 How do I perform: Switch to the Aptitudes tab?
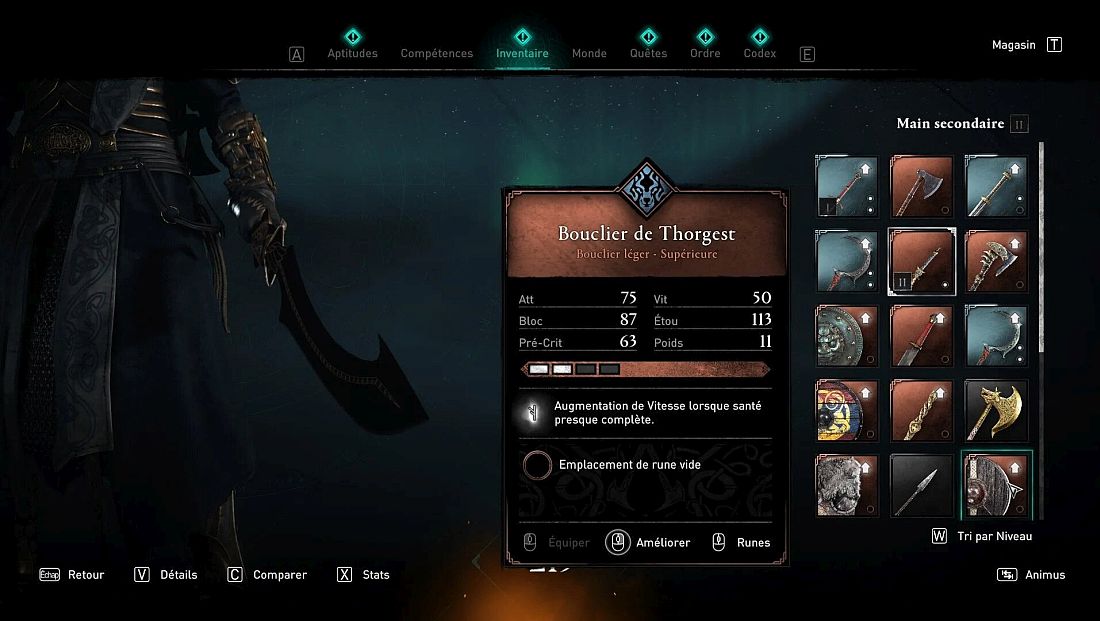click(x=352, y=53)
